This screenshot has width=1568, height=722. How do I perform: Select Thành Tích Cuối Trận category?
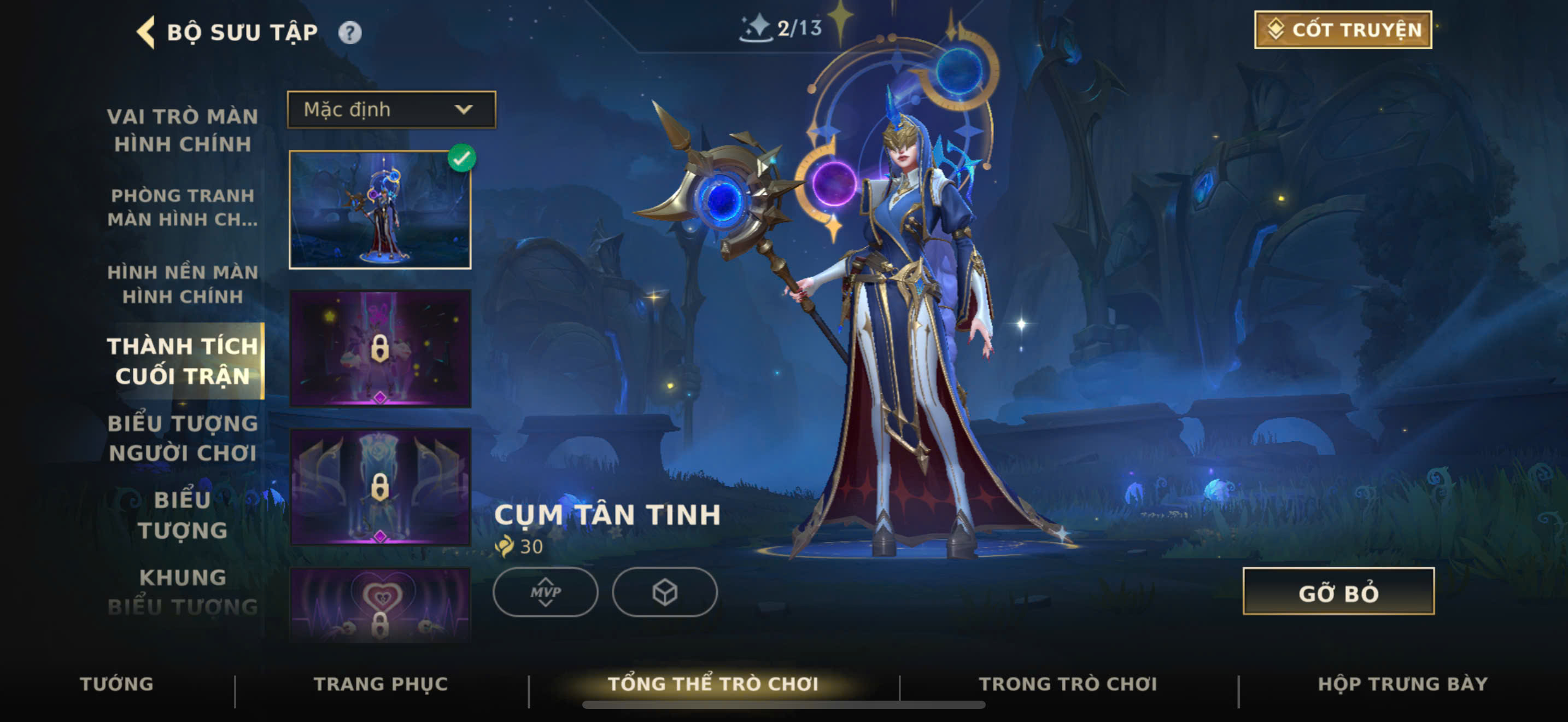183,361
